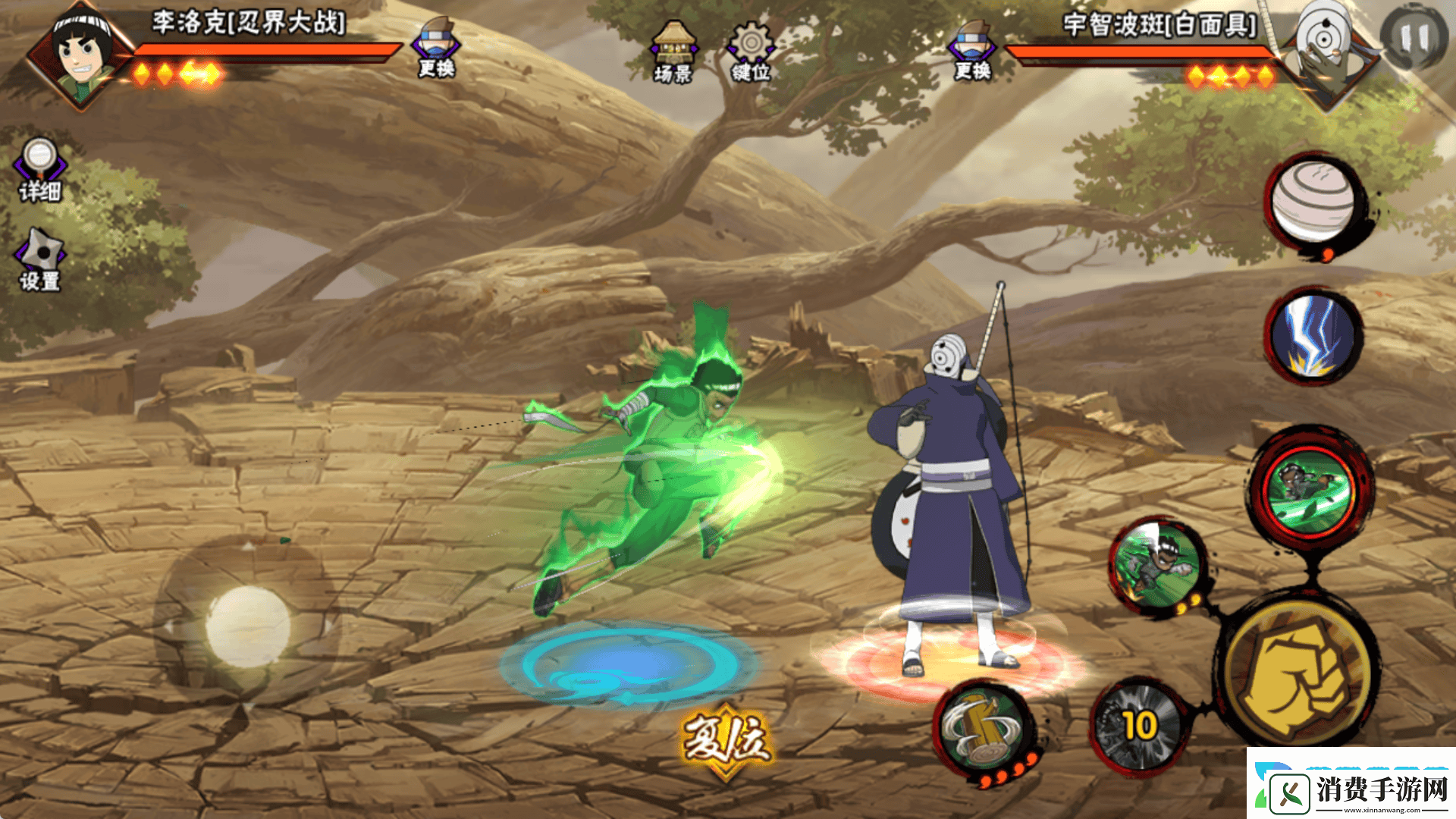This screenshot has height=819, width=1456.
Task: Trigger the red-ringed Rock Lee ultimate skill
Action: tap(1310, 492)
